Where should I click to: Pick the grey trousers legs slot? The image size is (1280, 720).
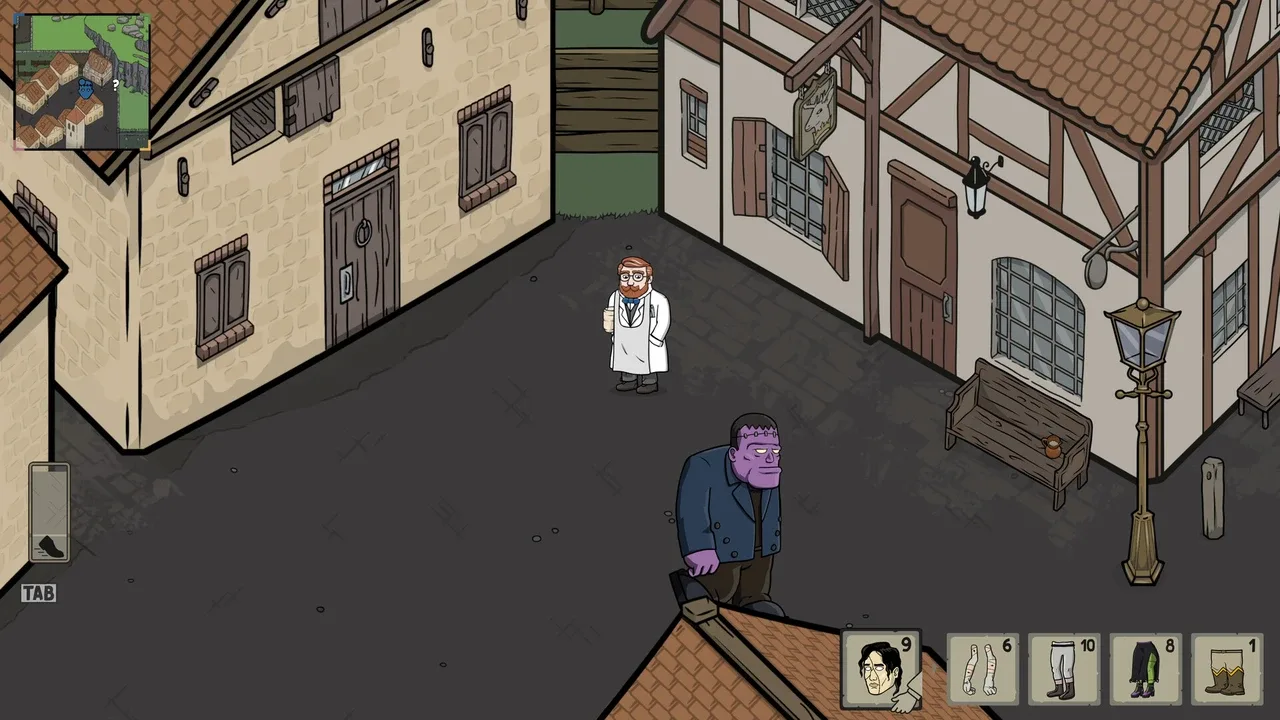click(x=1063, y=669)
